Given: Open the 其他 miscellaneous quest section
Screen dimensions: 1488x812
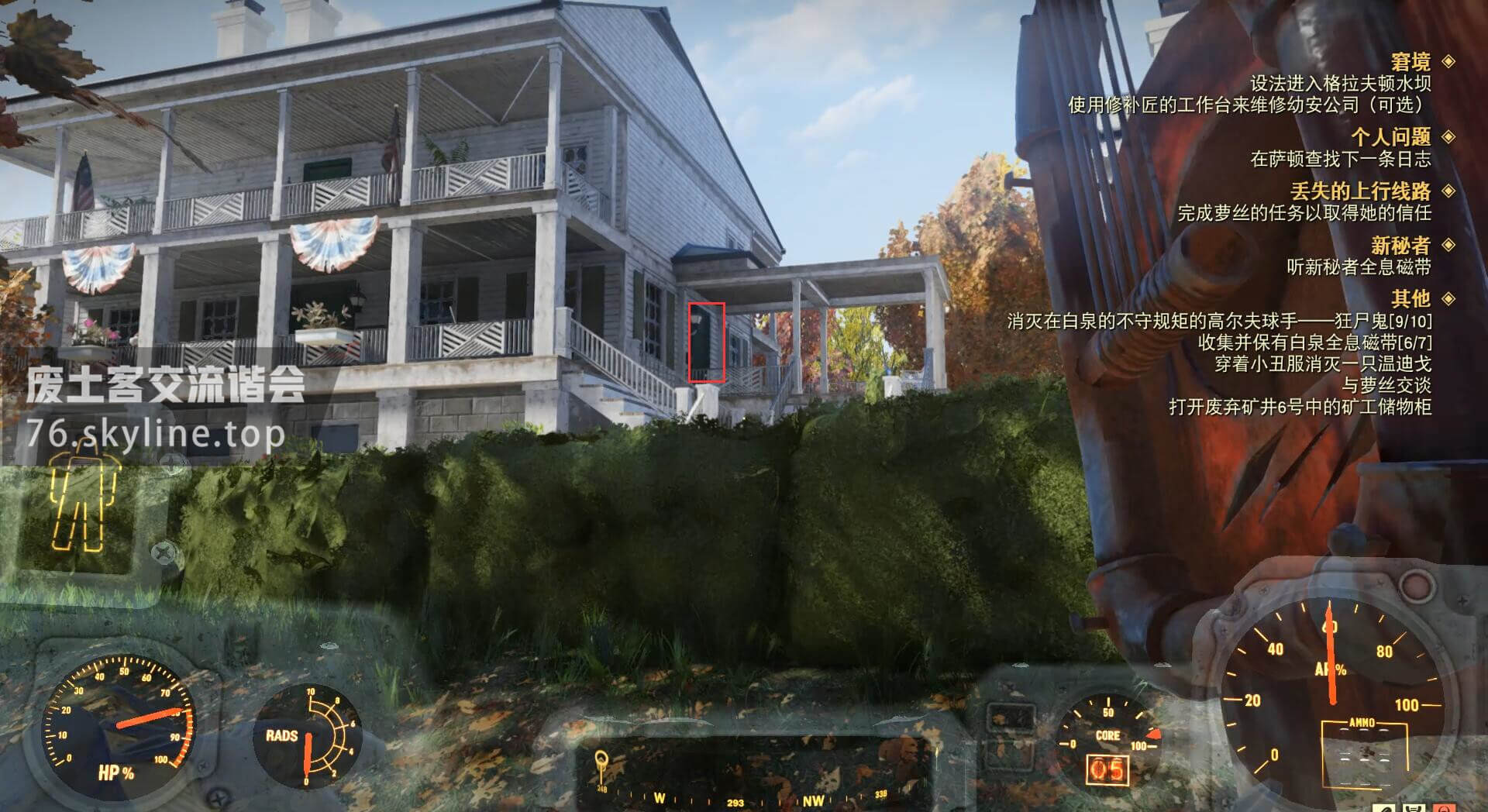Looking at the screenshot, I should [x=1410, y=298].
